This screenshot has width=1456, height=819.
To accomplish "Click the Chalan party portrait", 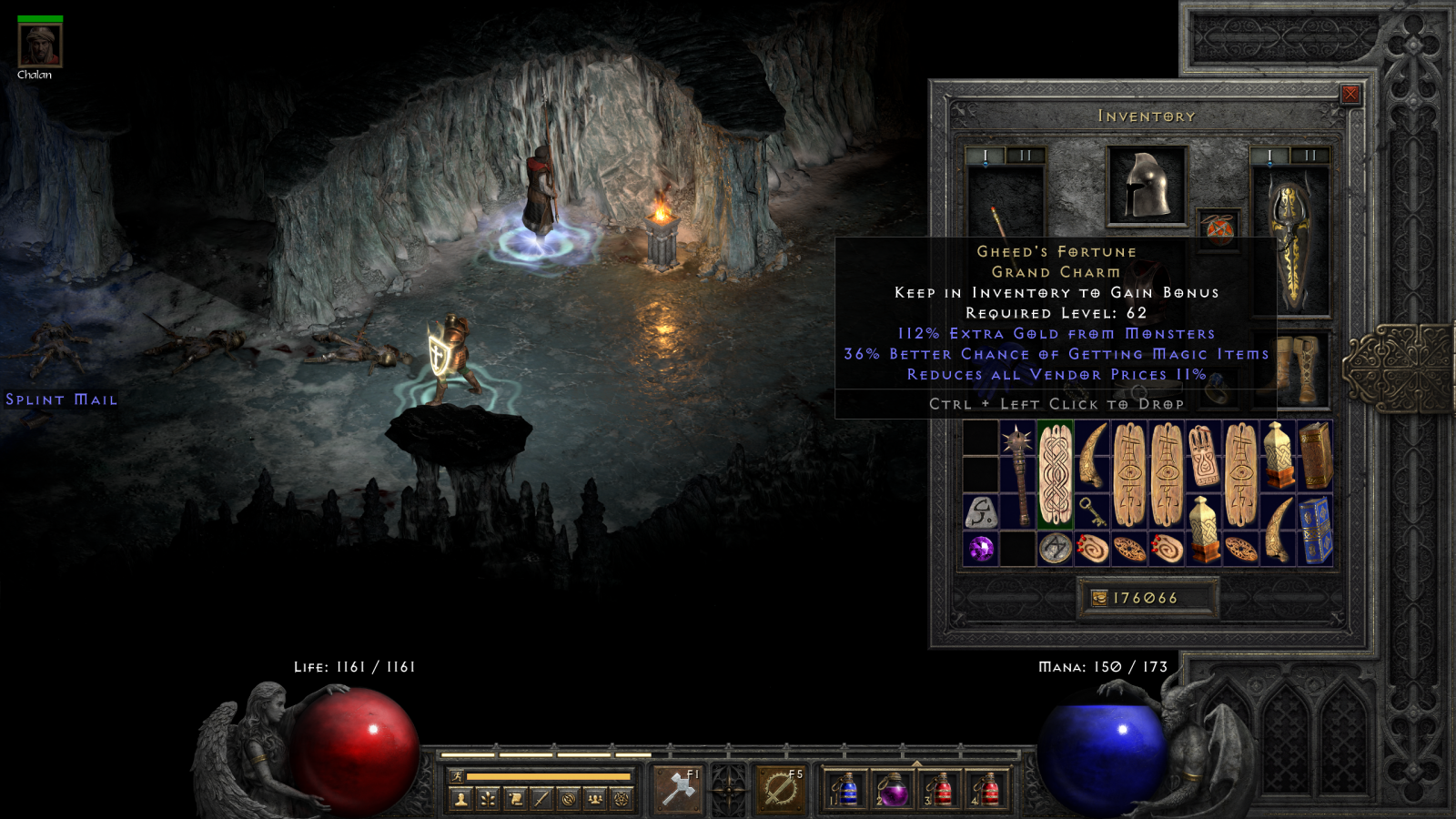I will (x=40, y=45).
